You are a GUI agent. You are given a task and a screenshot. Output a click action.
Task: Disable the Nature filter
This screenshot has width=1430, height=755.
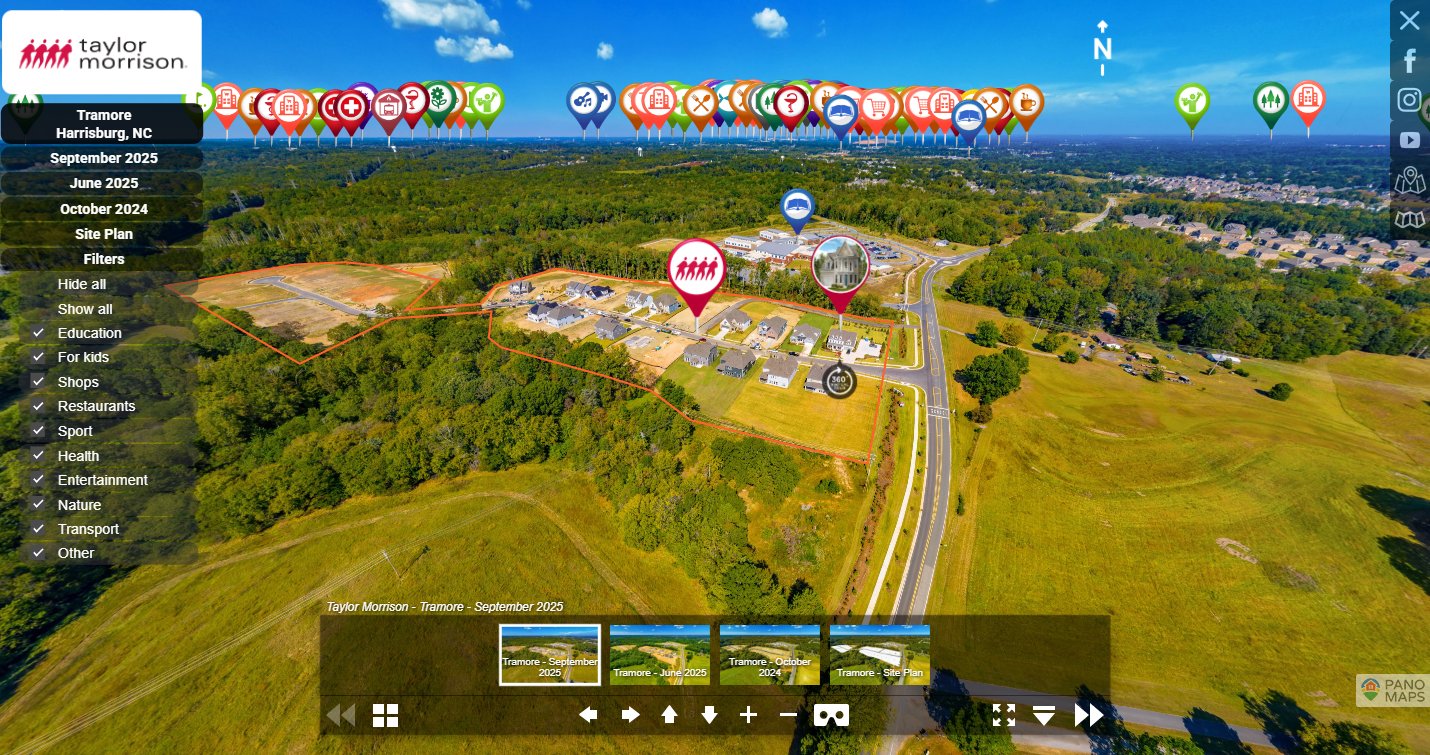[39, 505]
